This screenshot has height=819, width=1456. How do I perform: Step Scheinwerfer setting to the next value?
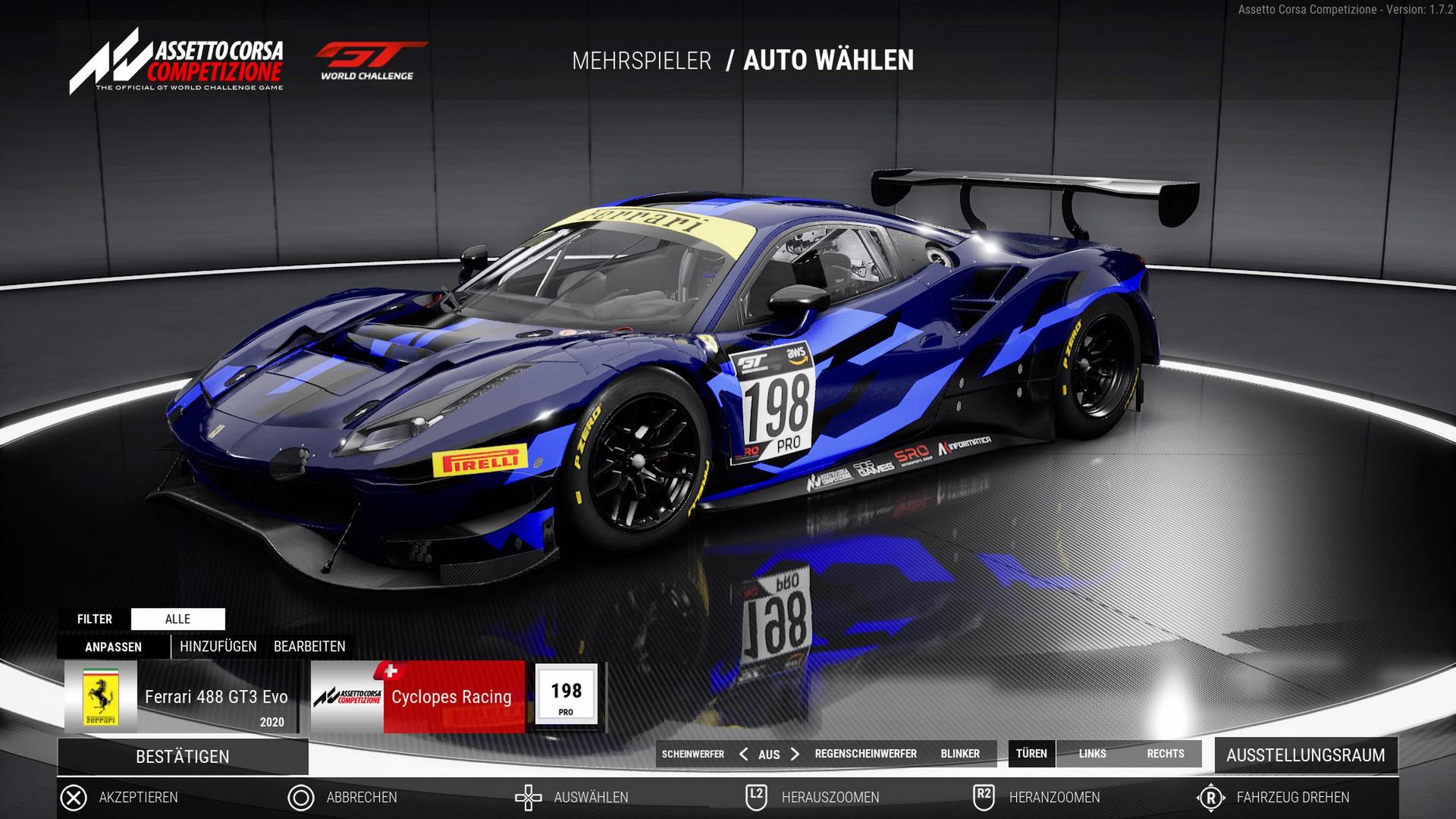[795, 754]
